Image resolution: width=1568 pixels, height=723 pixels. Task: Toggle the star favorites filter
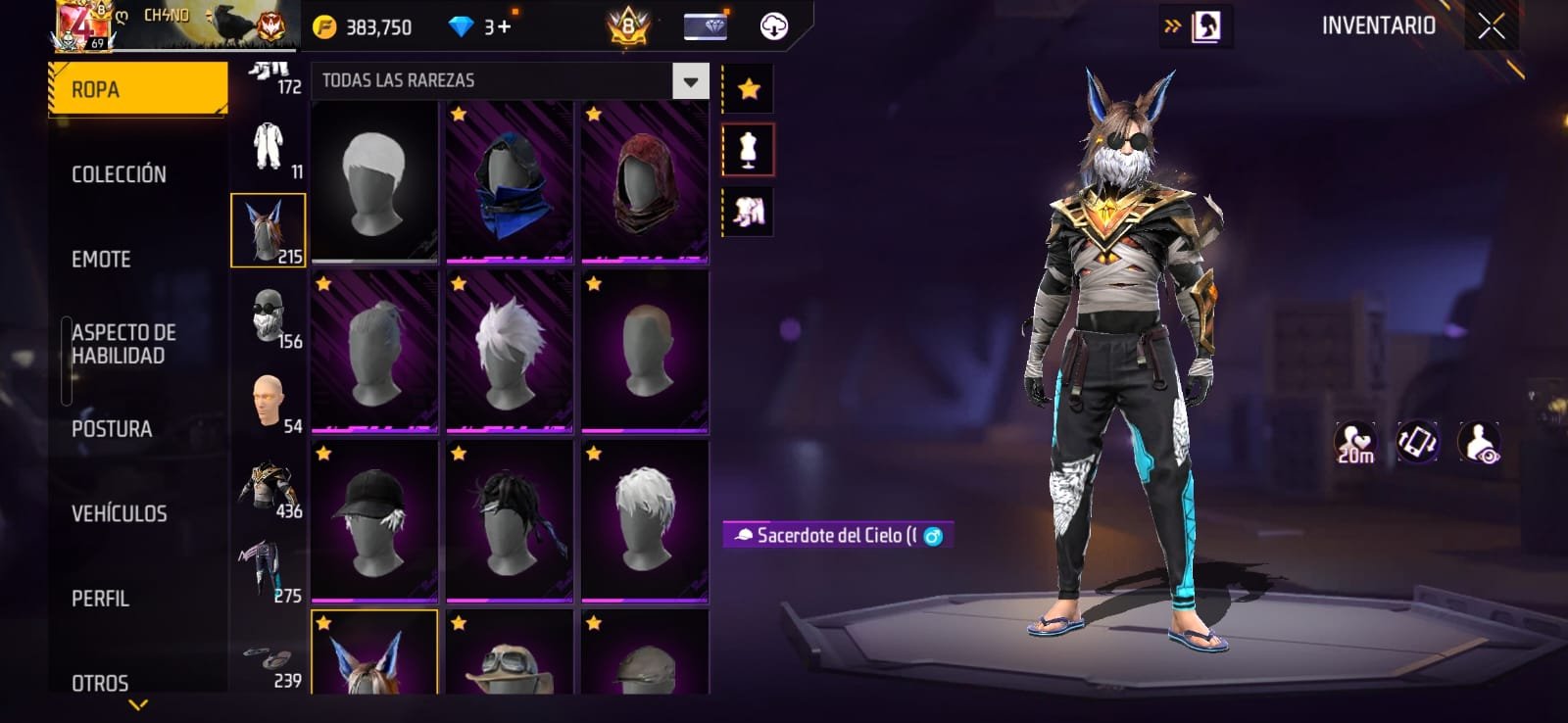click(x=749, y=89)
